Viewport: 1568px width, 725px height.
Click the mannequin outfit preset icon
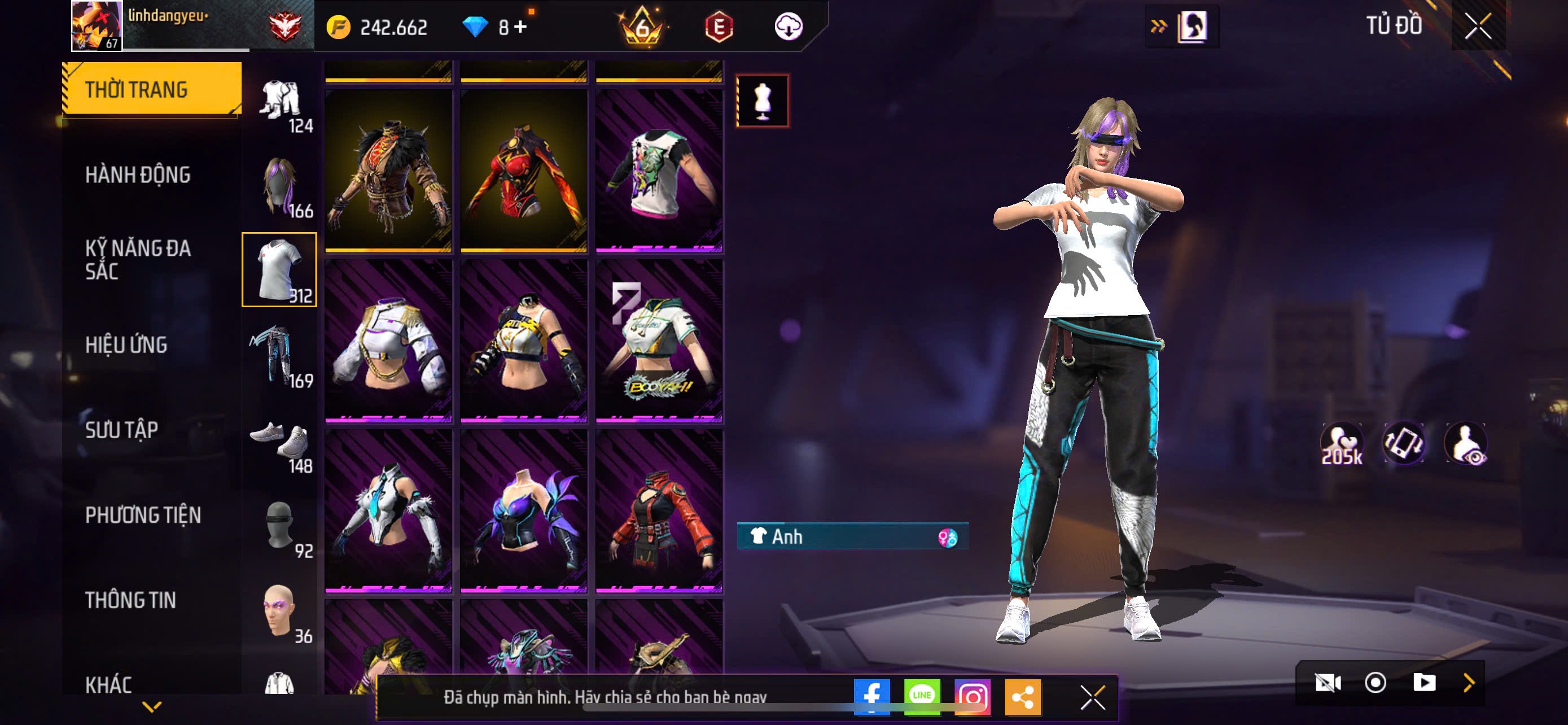tap(762, 101)
